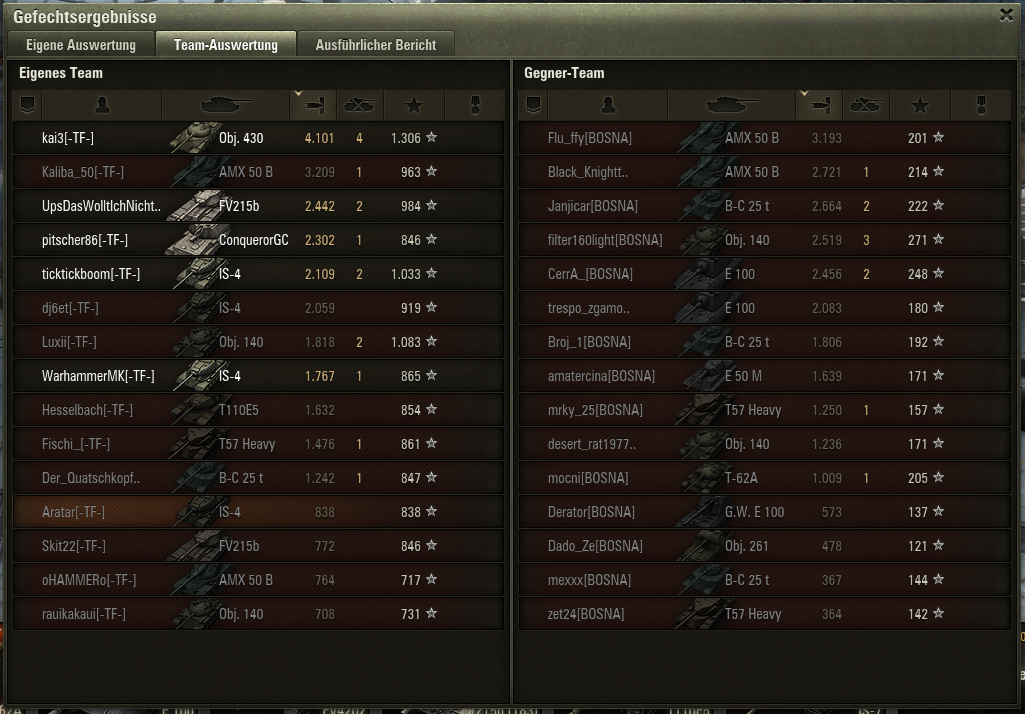1025x714 pixels.
Task: Choose tick­tickboom[-TF-] IS-4 row
Action: pyautogui.click(x=91, y=274)
